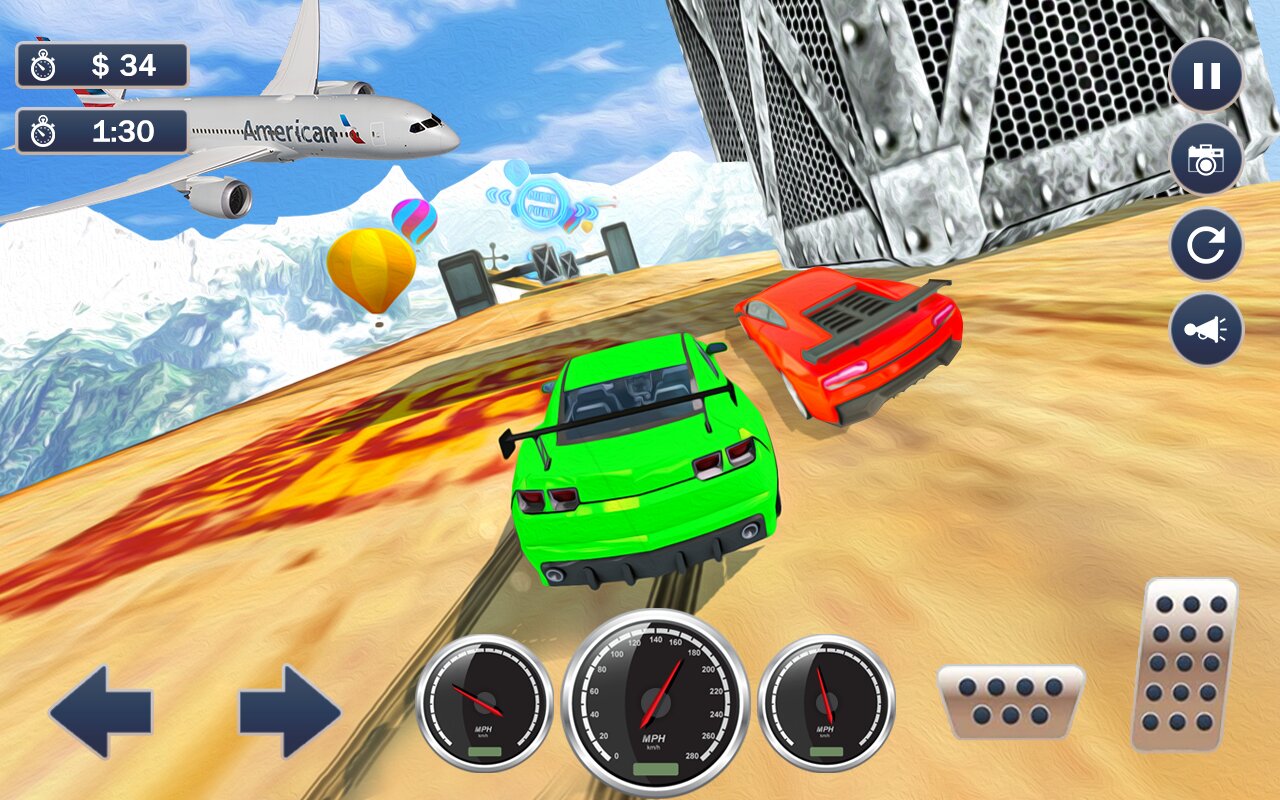Tap the circular arrow reset button

[x=1206, y=245]
